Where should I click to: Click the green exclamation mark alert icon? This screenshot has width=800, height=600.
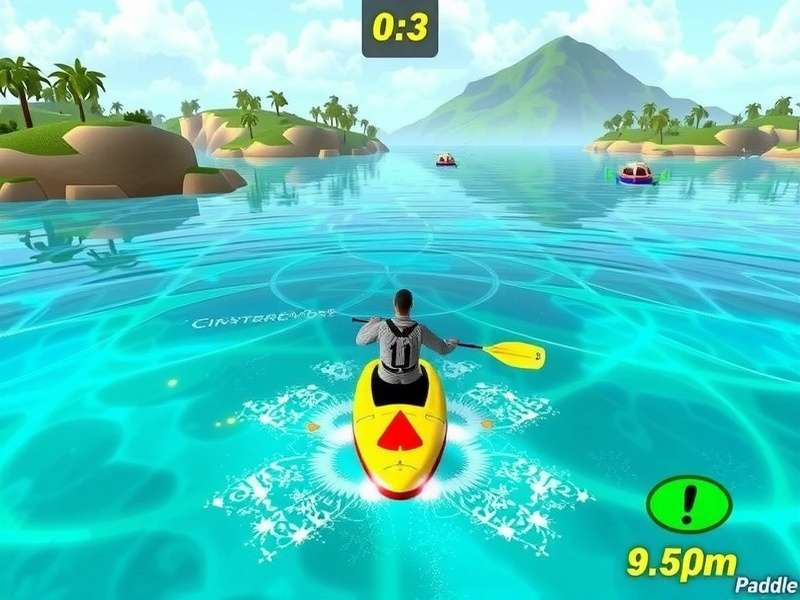point(687,503)
